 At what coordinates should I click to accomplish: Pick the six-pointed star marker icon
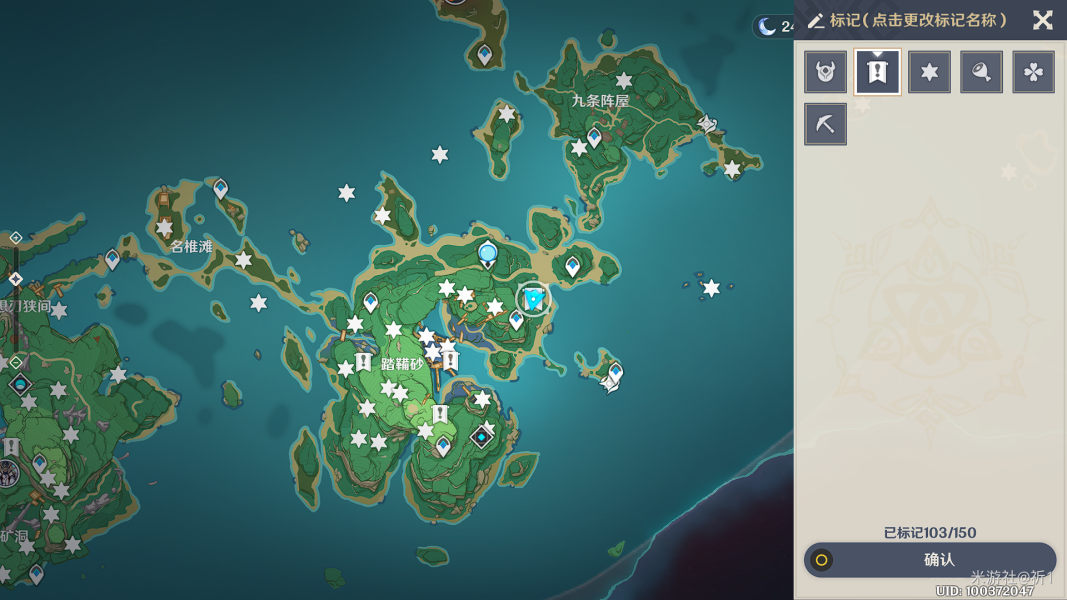click(x=930, y=72)
